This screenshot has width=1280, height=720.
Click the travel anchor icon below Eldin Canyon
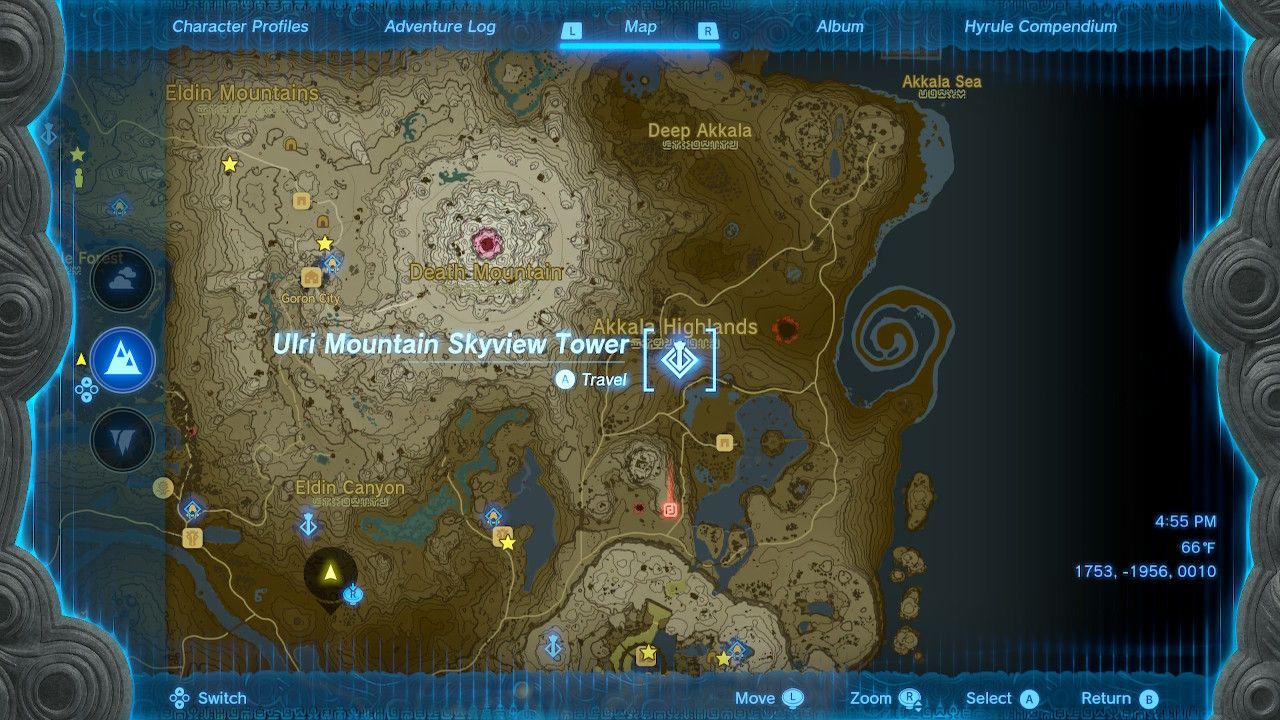coord(308,523)
